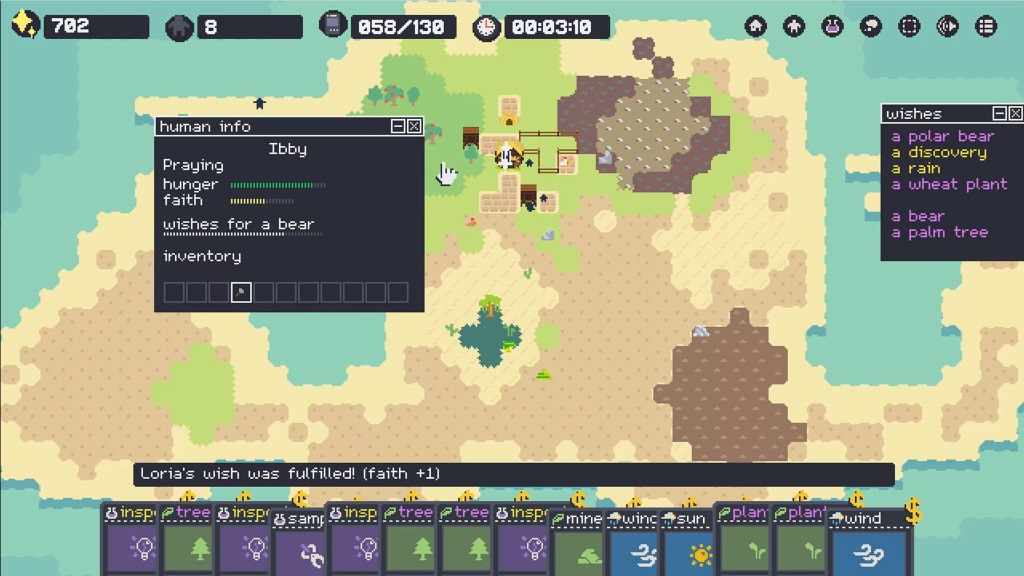Toggle the sound speaker icon
Viewport: 1024px width, 576px height.
(x=948, y=26)
